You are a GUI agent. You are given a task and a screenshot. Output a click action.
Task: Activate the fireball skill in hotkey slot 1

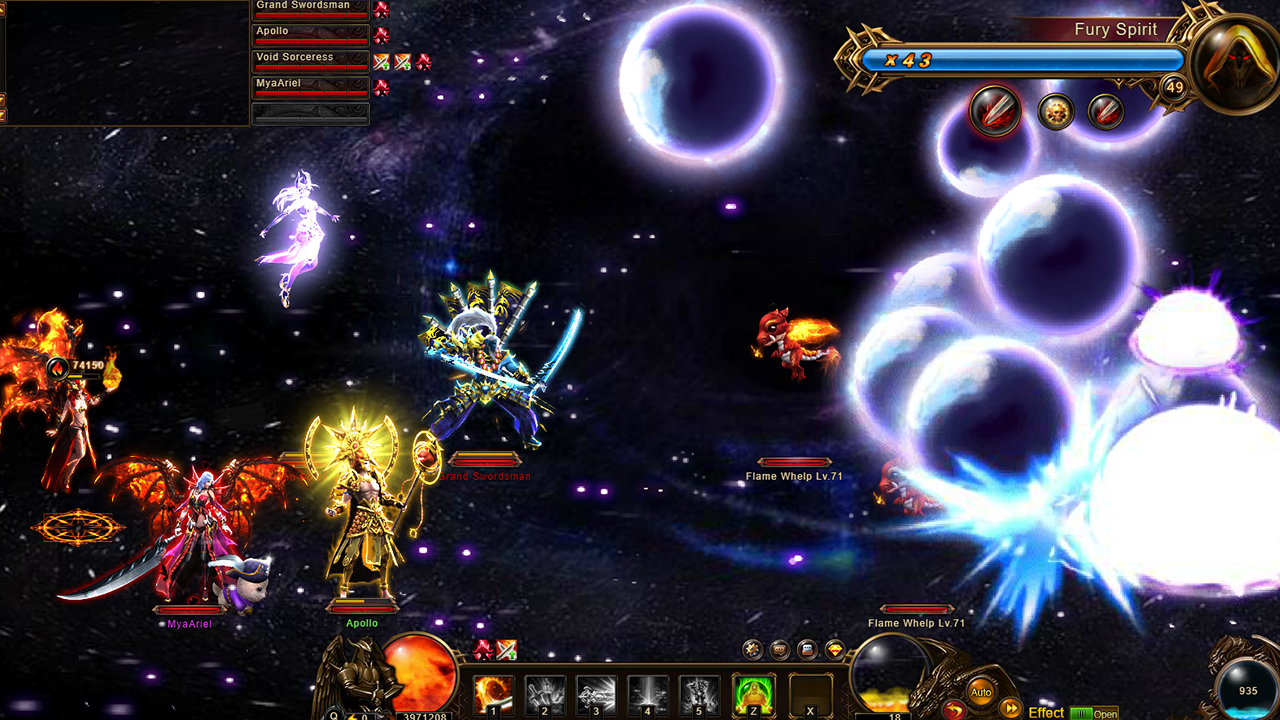[491, 694]
